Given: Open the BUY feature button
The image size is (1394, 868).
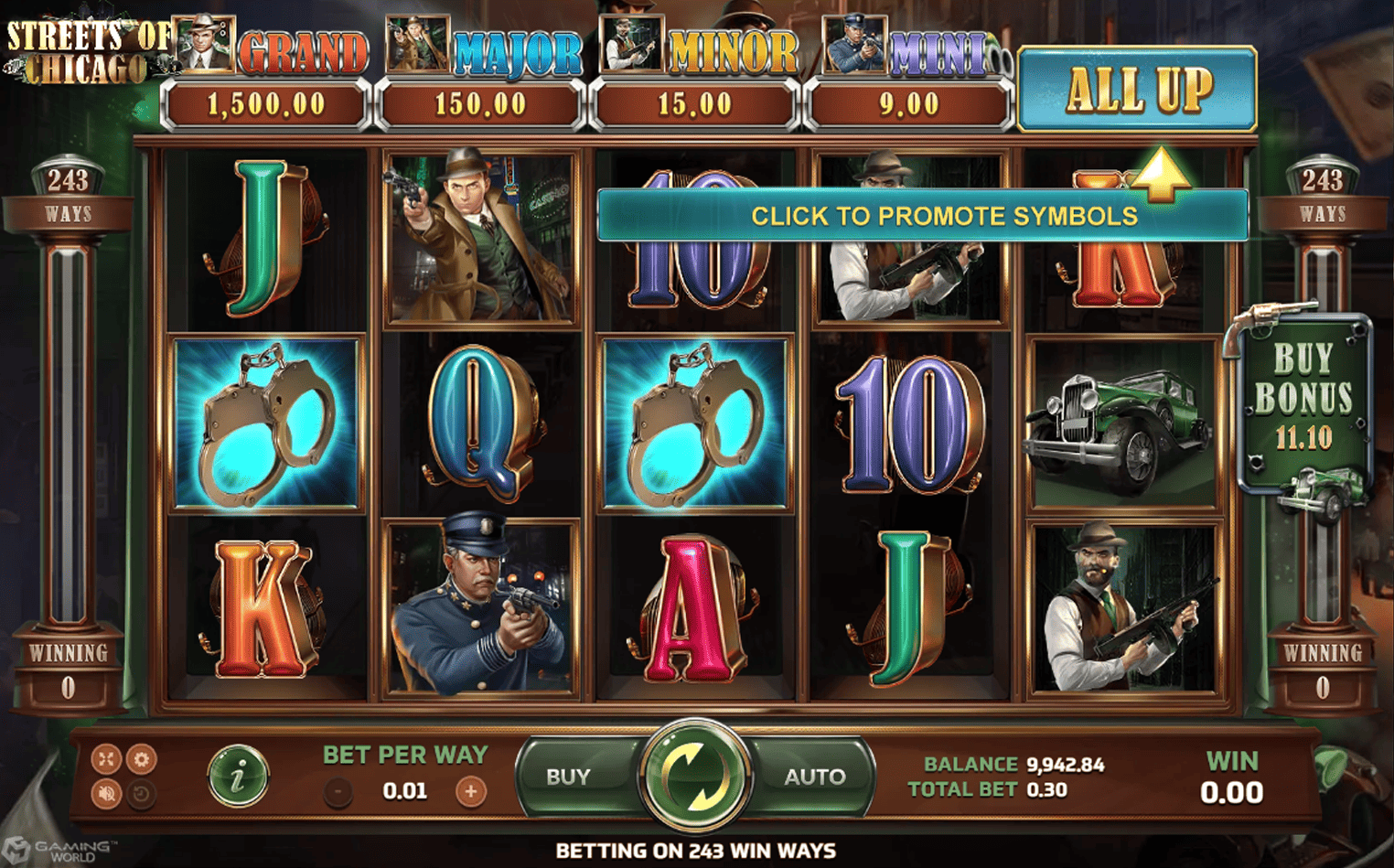Looking at the screenshot, I should pyautogui.click(x=568, y=777).
